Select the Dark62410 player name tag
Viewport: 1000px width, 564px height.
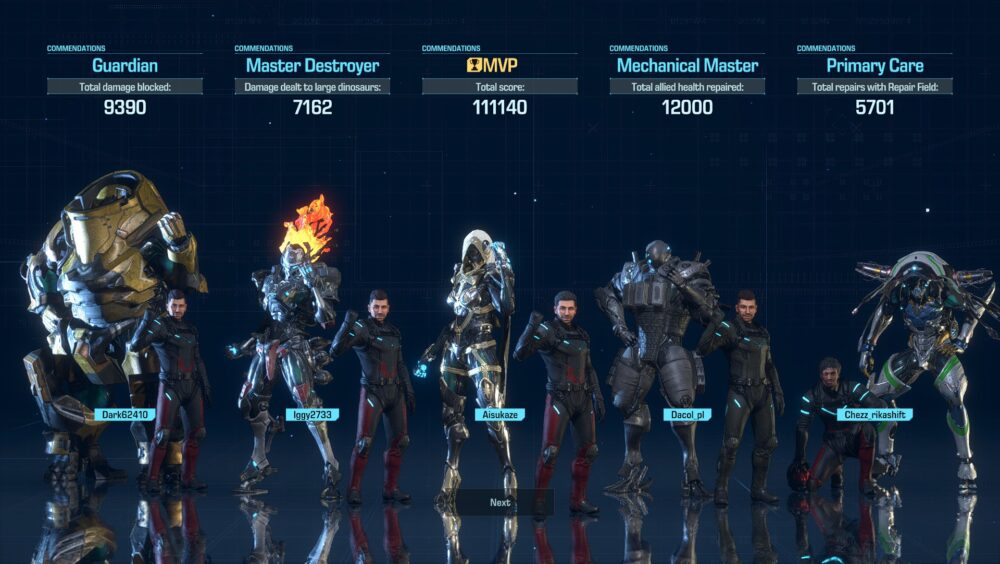click(125, 414)
